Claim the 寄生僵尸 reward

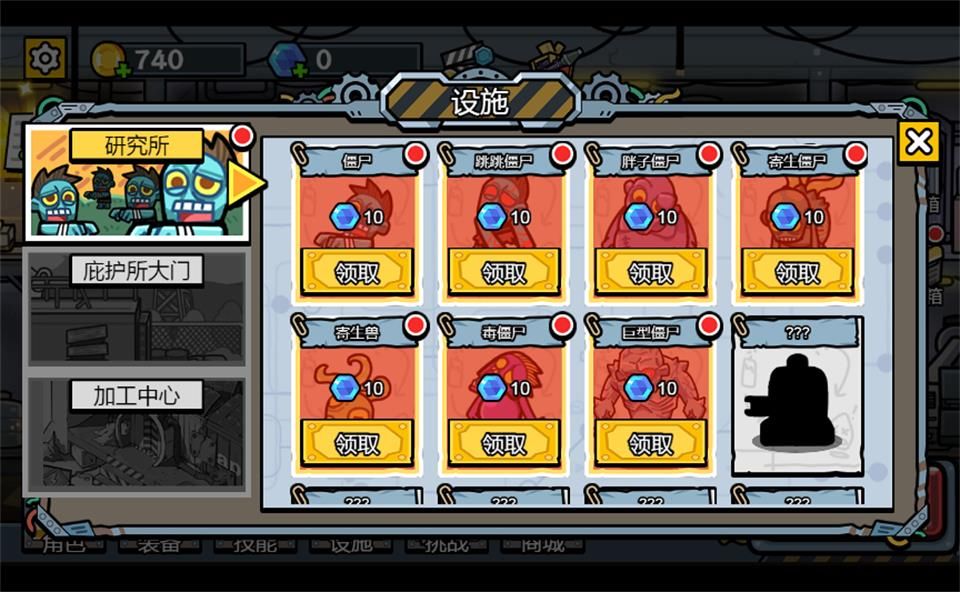click(x=798, y=272)
